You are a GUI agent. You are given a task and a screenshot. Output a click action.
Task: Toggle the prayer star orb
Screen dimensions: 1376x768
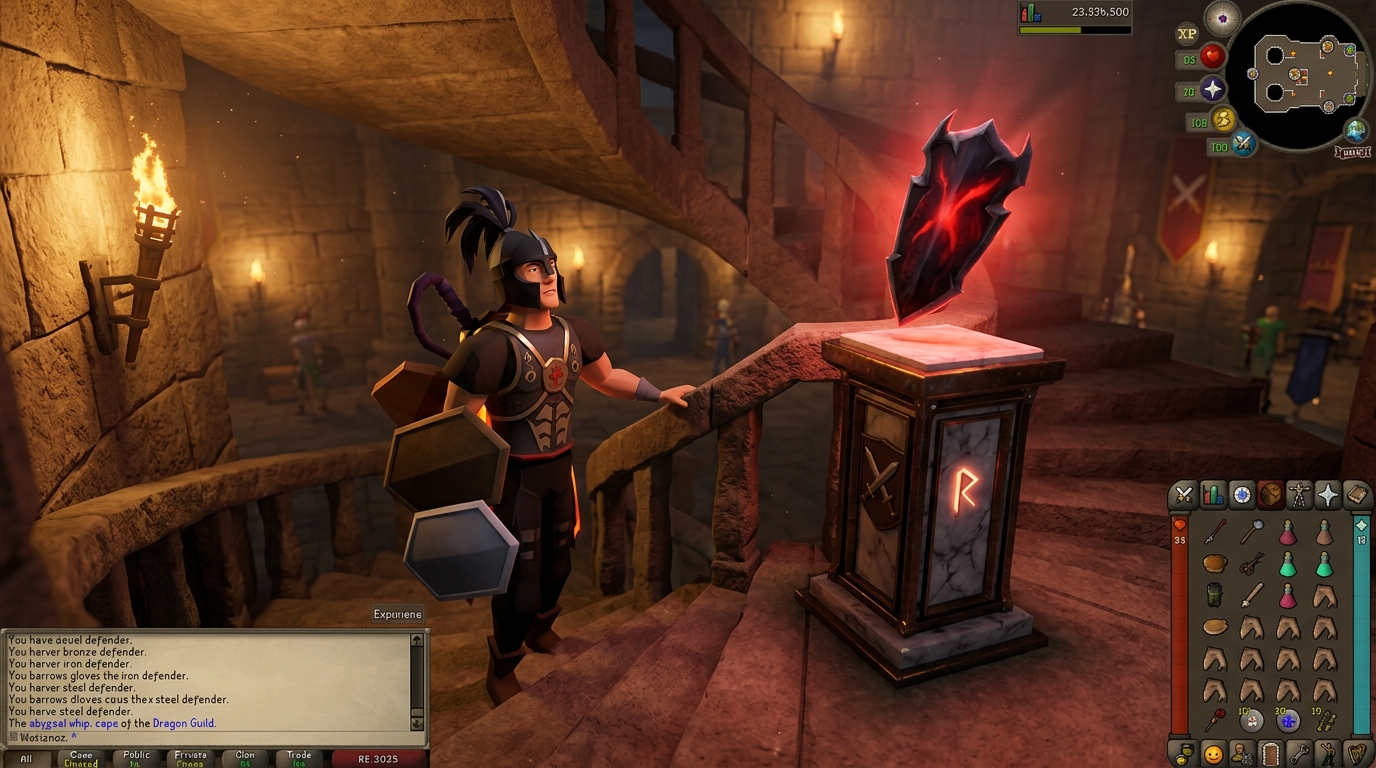1213,90
